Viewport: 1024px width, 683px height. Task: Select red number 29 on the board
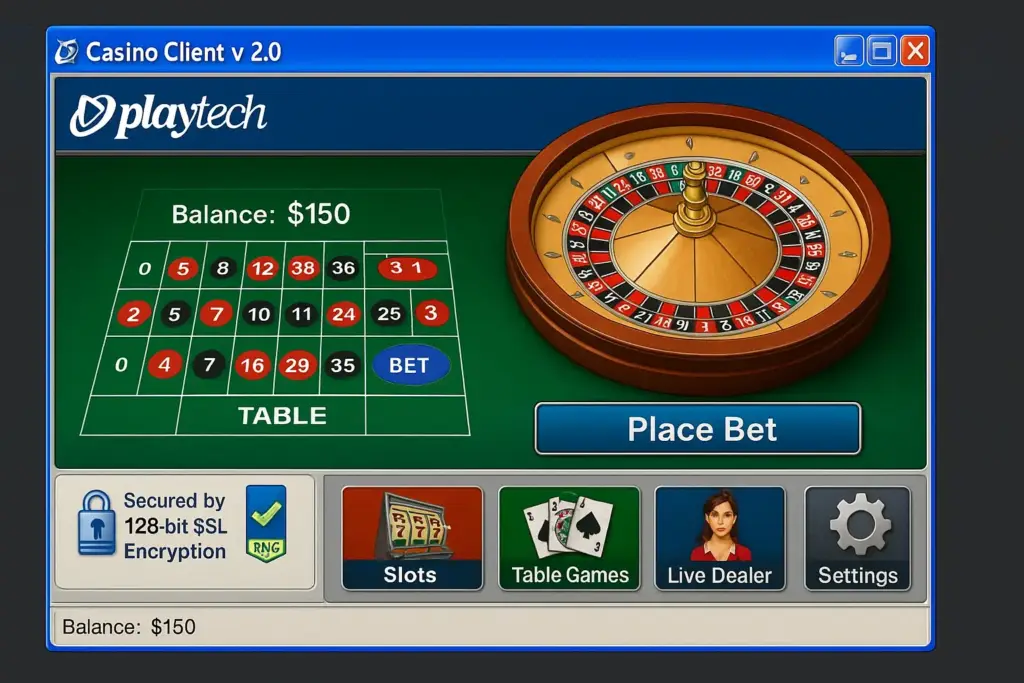coord(297,365)
